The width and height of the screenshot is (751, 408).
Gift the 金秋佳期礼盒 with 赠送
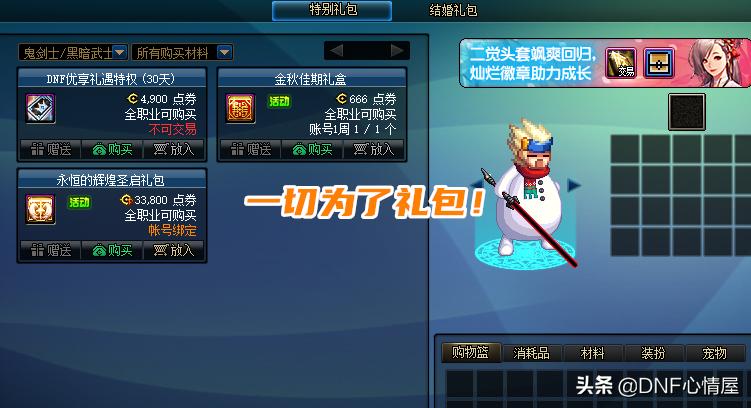point(250,149)
